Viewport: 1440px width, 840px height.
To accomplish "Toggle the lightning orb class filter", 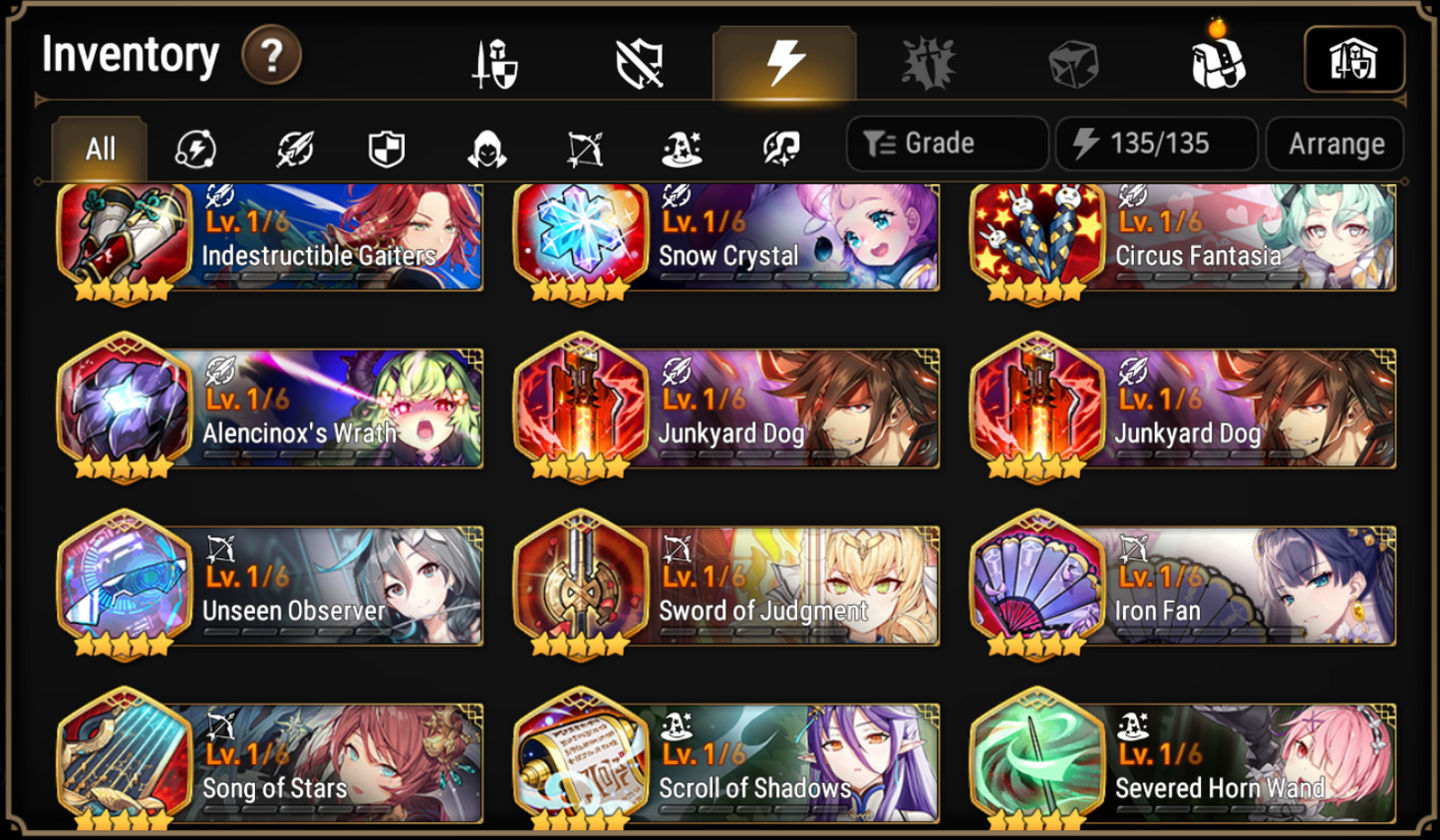I will point(196,146).
